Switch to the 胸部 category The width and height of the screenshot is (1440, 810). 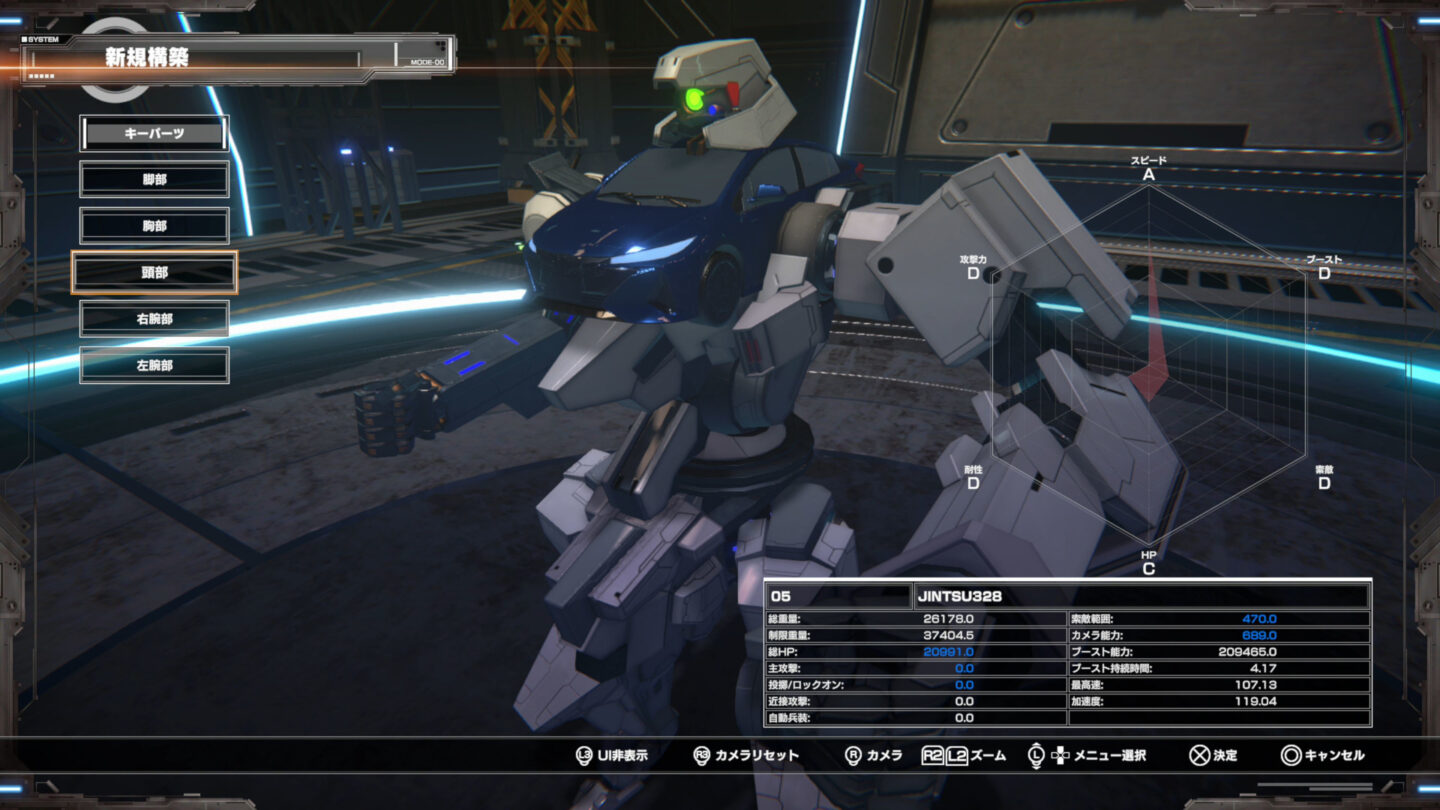[153, 225]
